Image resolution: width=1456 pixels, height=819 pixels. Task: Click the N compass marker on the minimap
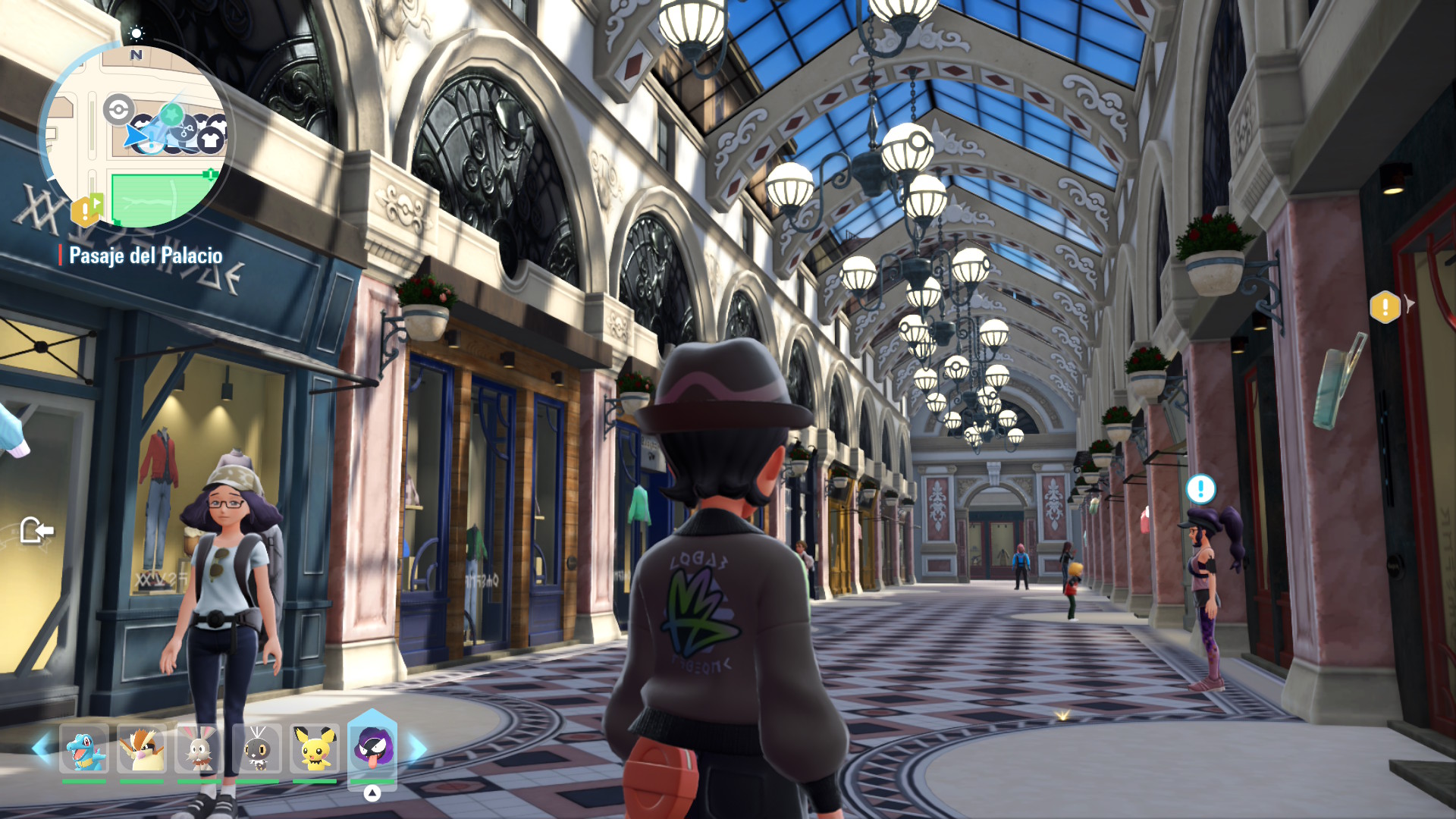136,55
